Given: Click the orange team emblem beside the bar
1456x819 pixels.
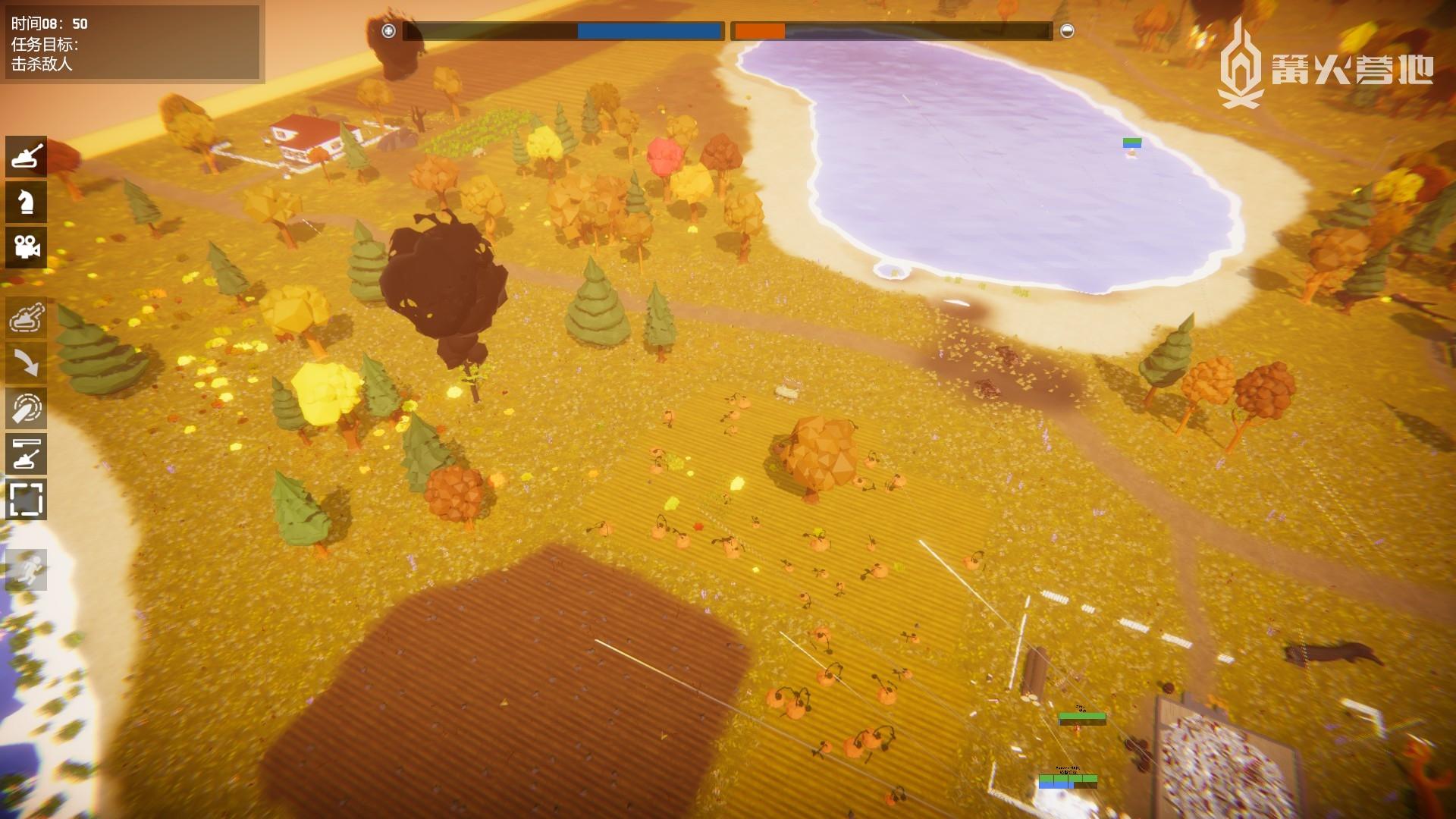Looking at the screenshot, I should click(1067, 31).
